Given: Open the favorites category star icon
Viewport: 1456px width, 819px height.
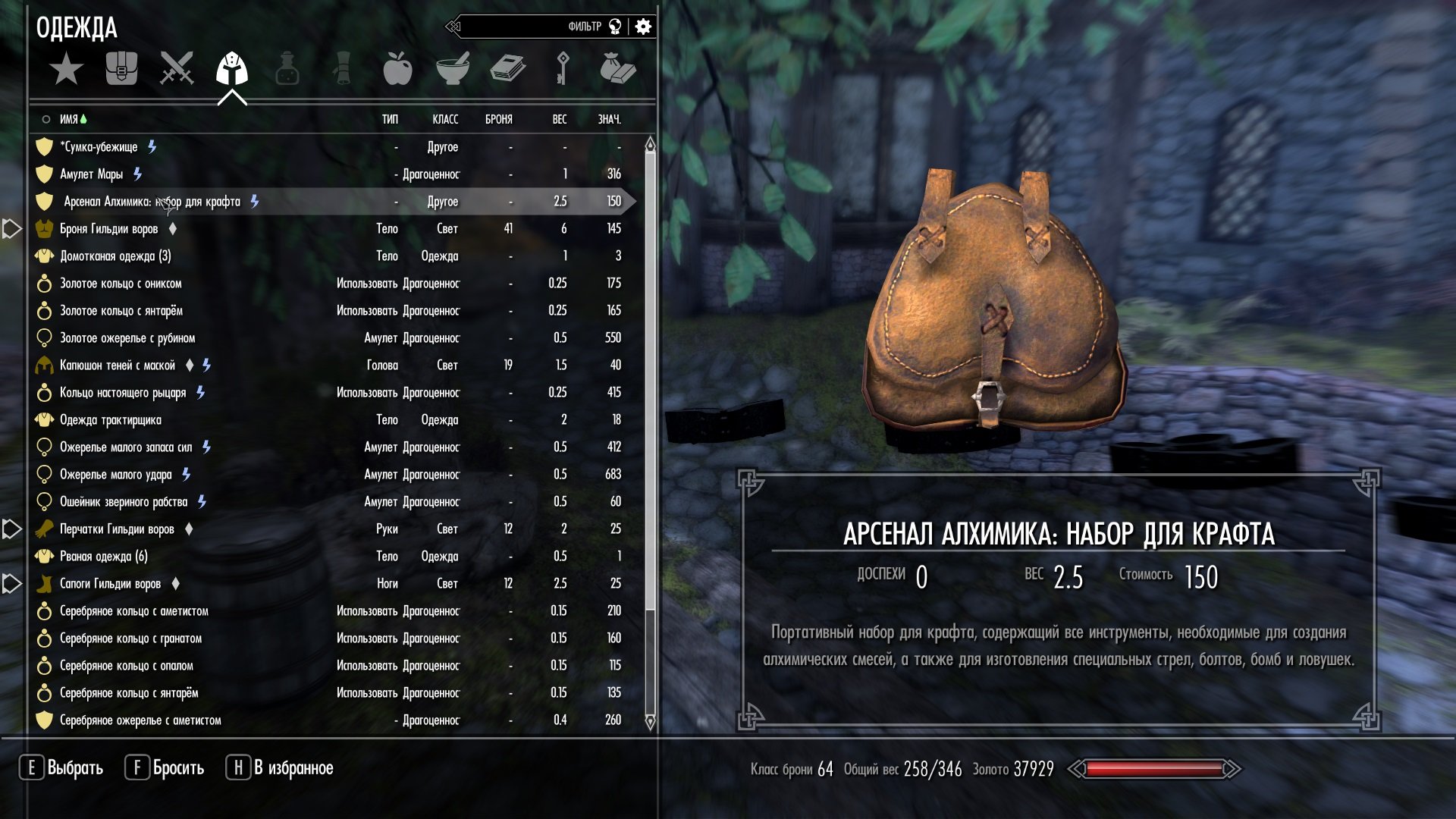Looking at the screenshot, I should coord(67,68).
